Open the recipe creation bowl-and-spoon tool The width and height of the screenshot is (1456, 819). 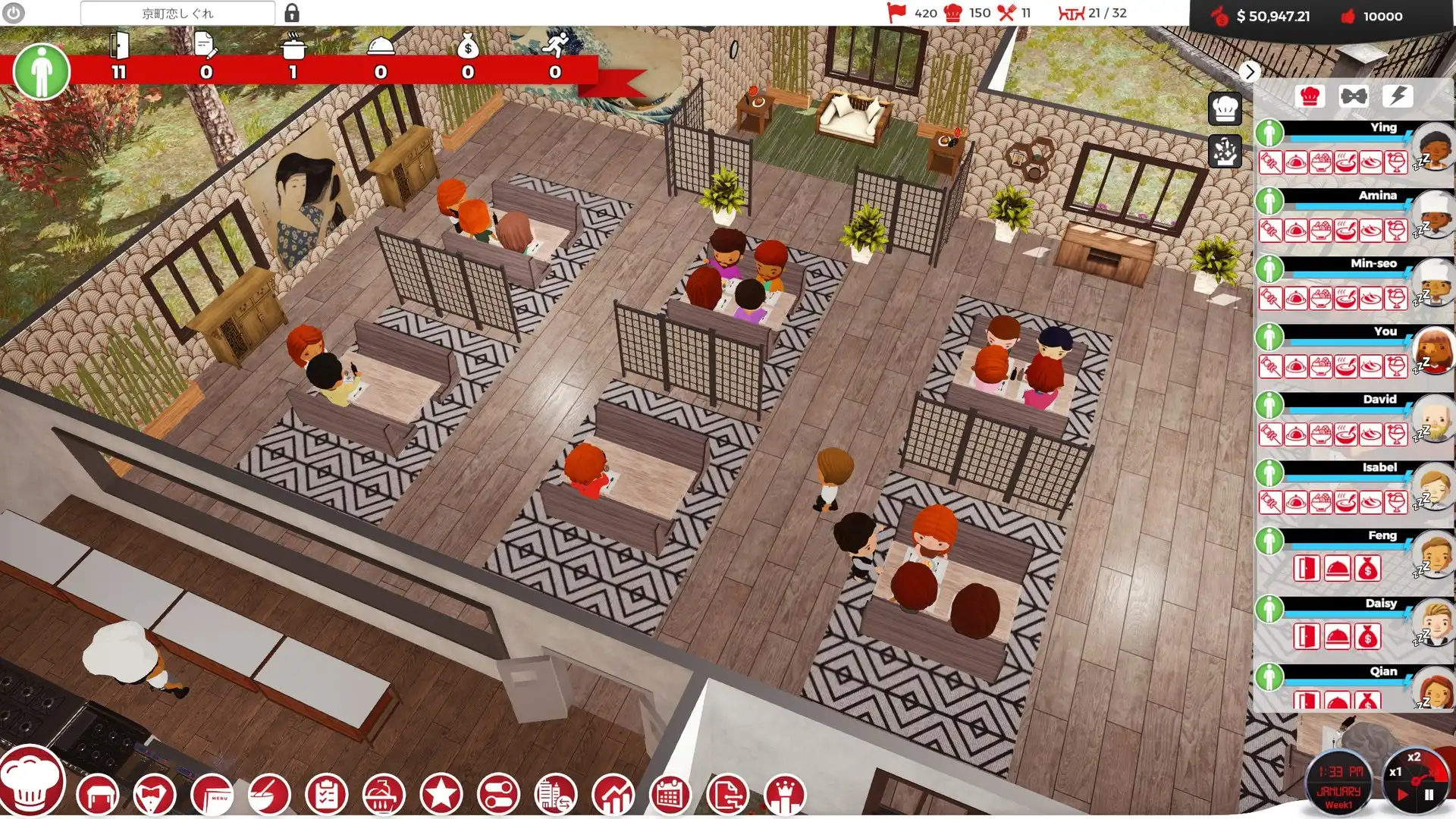click(x=271, y=795)
